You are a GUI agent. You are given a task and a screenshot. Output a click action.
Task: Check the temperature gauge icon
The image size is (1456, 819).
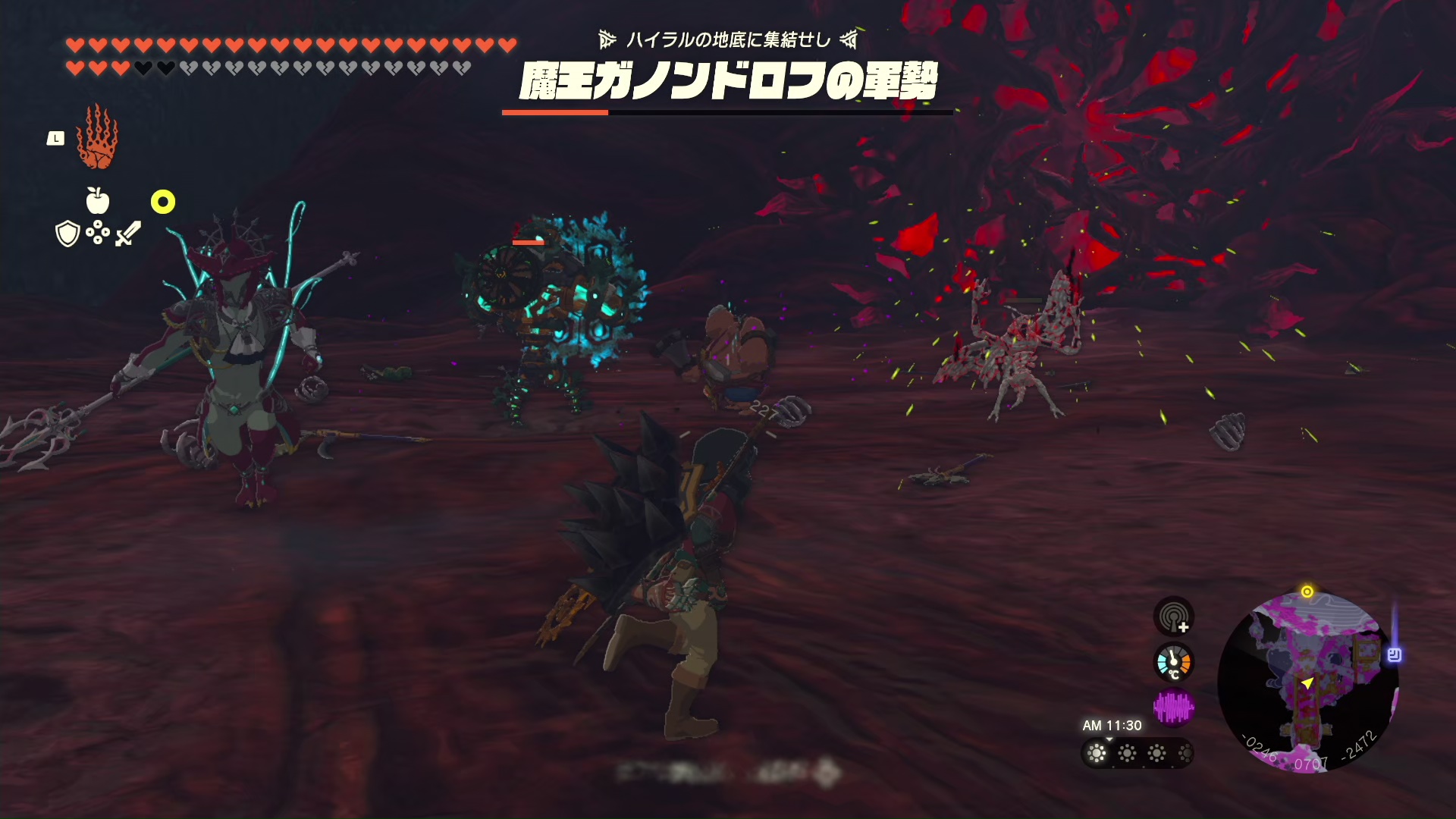pyautogui.click(x=1174, y=663)
